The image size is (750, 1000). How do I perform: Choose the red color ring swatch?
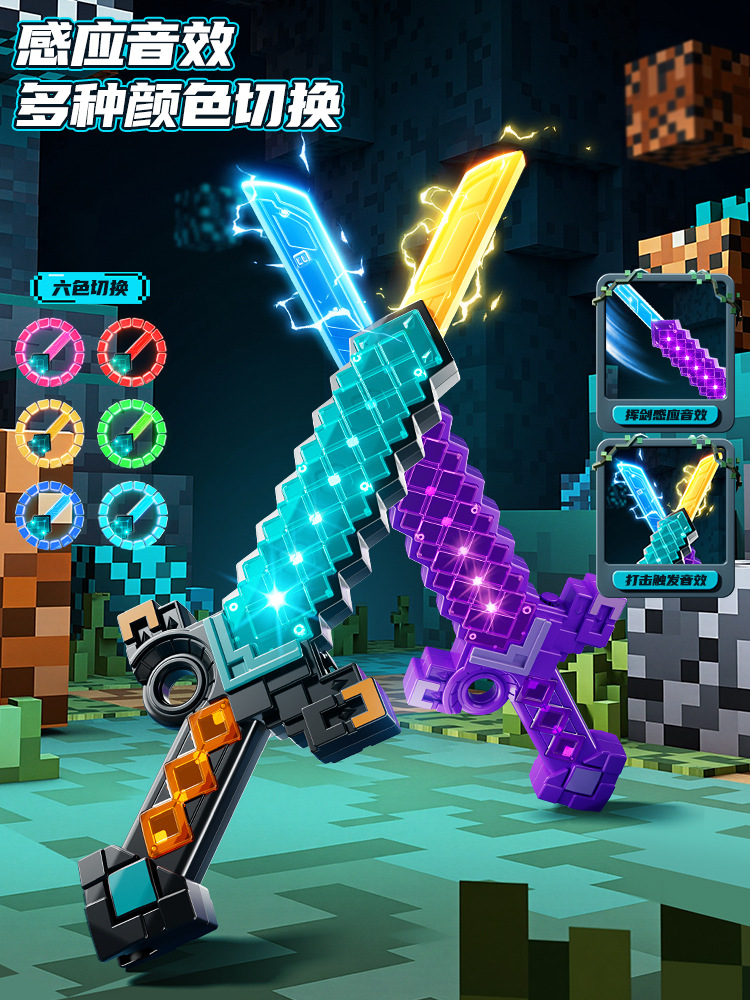(132, 351)
